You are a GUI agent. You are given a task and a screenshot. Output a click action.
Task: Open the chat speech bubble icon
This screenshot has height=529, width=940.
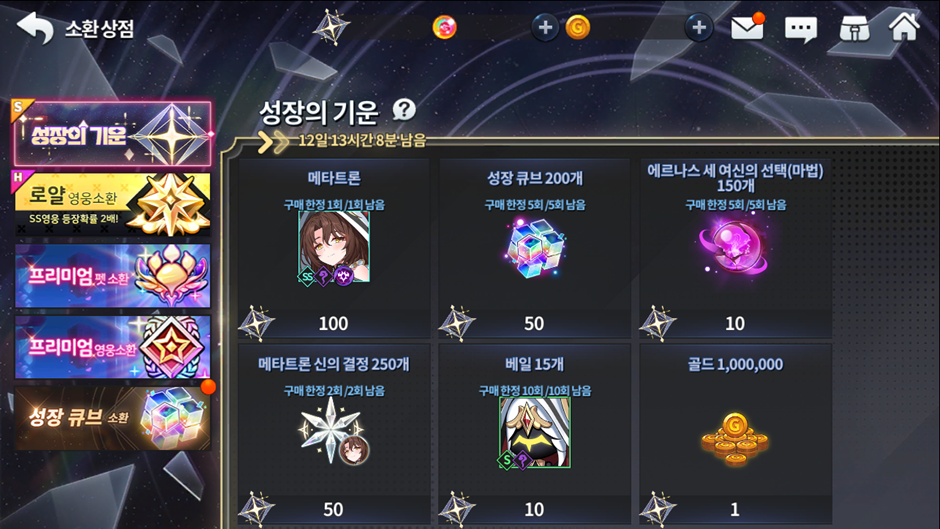pyautogui.click(x=800, y=28)
